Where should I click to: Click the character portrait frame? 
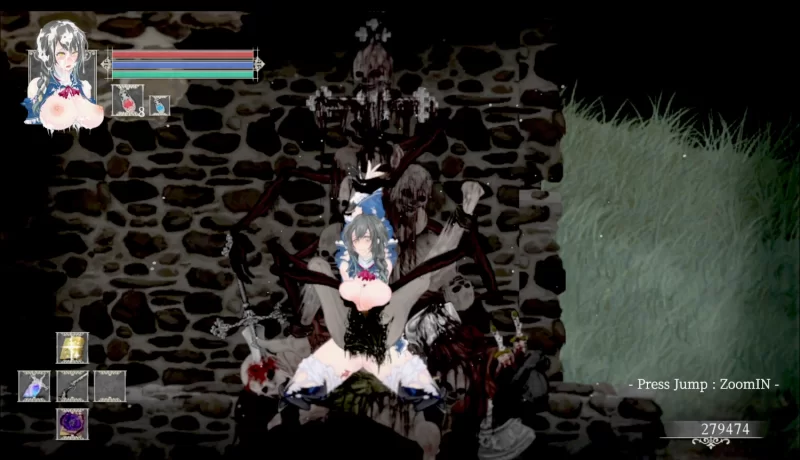click(x=64, y=75)
